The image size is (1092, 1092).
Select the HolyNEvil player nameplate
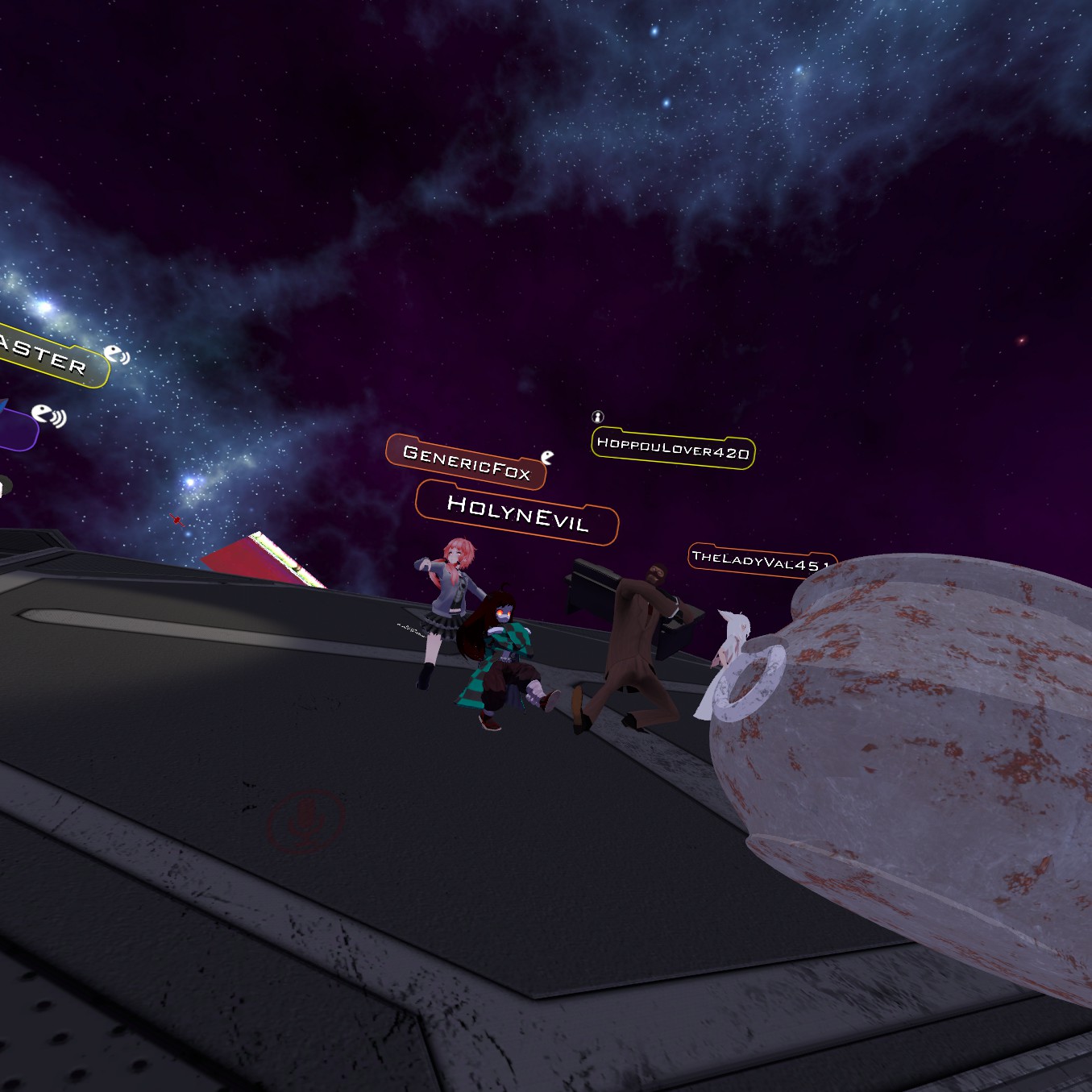tap(517, 513)
